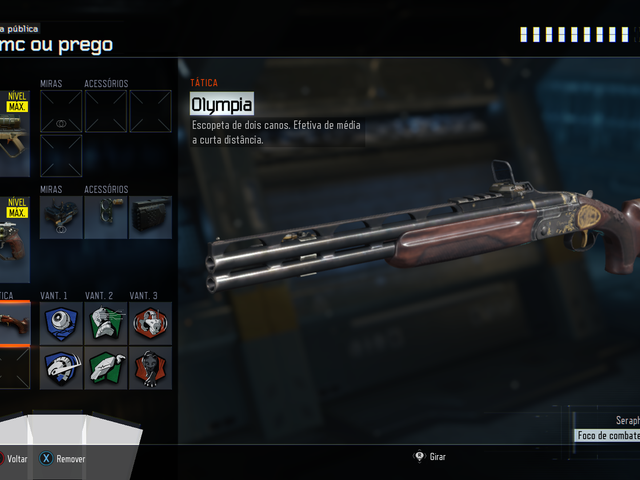This screenshot has width=640, height=480.
Task: Select the extended magazine attachment slot
Action: (150, 217)
